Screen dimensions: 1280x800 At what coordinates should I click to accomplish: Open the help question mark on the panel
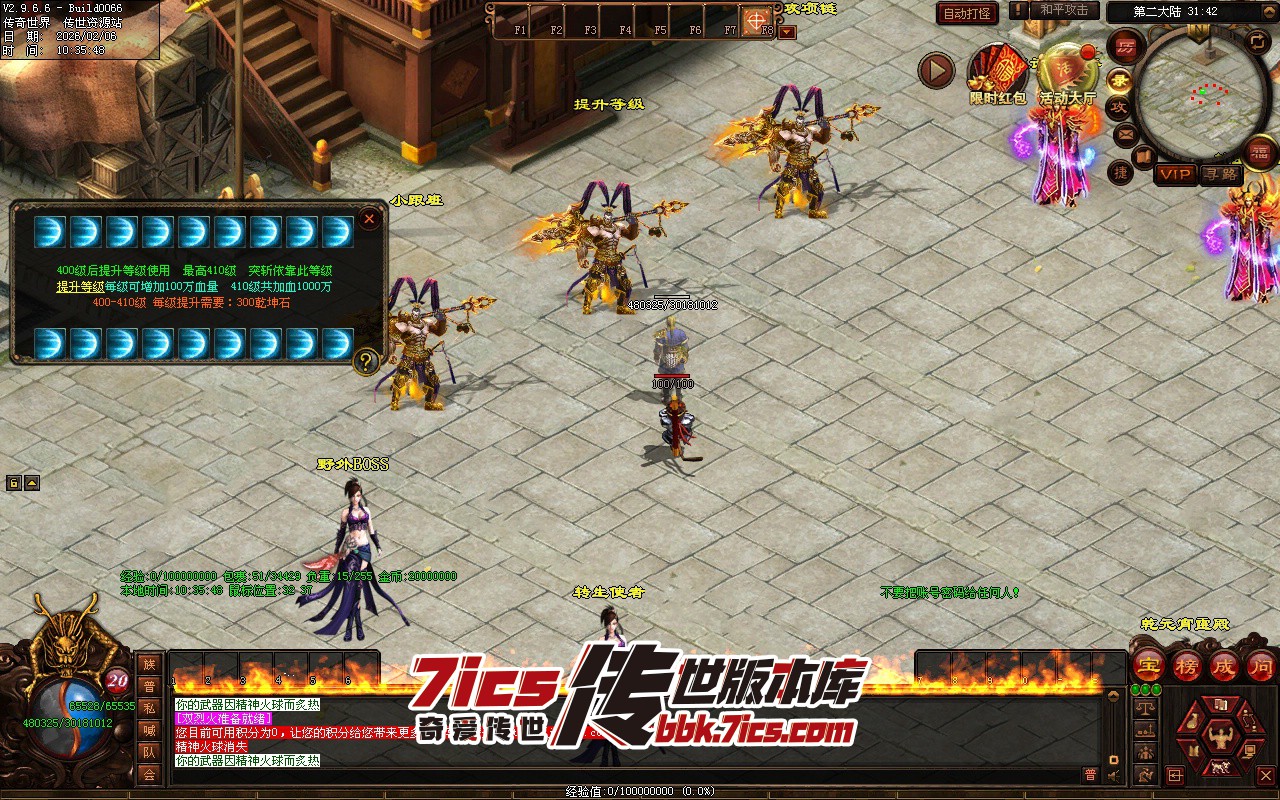(366, 361)
